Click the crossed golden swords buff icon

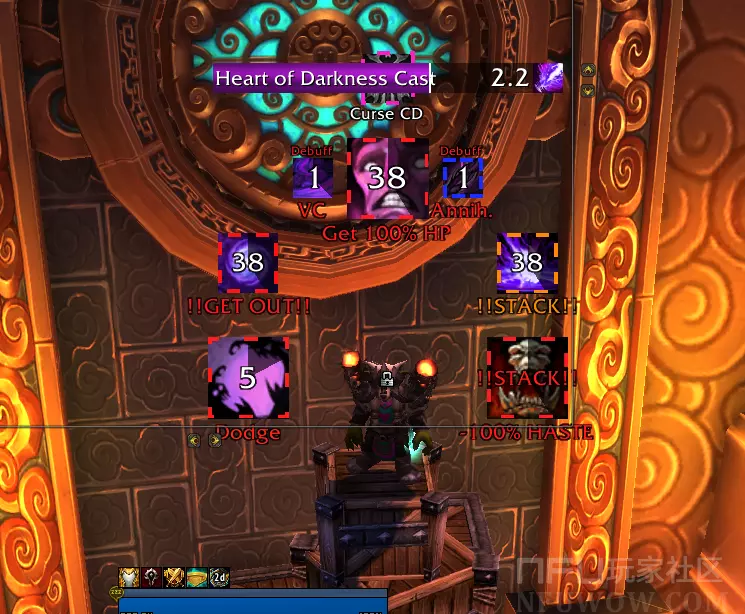pos(173,576)
